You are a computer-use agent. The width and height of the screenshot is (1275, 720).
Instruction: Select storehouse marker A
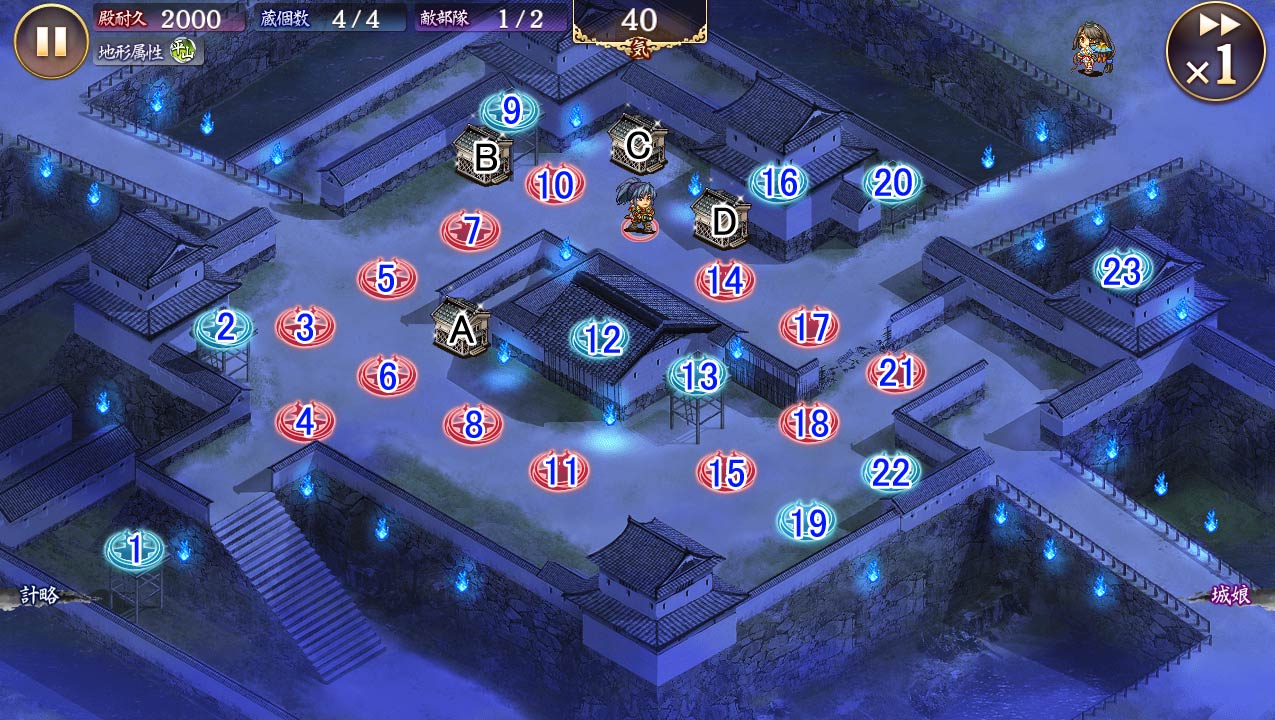[461, 327]
